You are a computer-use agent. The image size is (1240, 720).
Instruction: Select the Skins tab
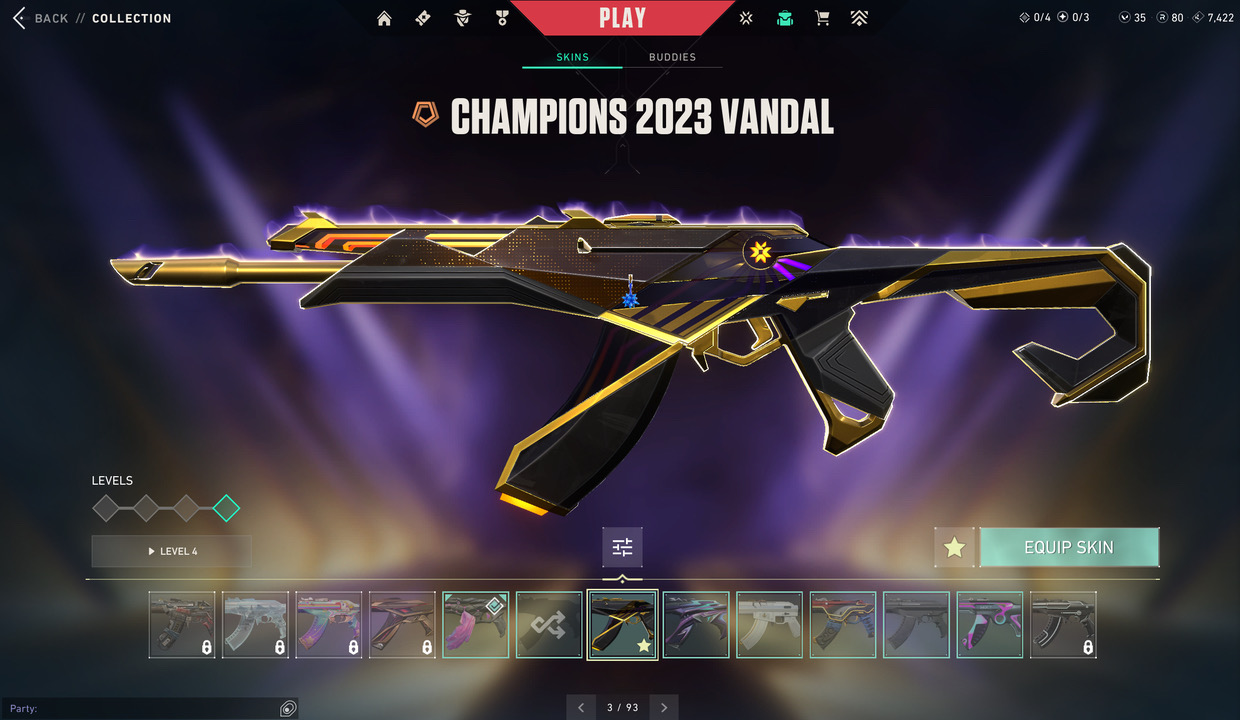[572, 57]
